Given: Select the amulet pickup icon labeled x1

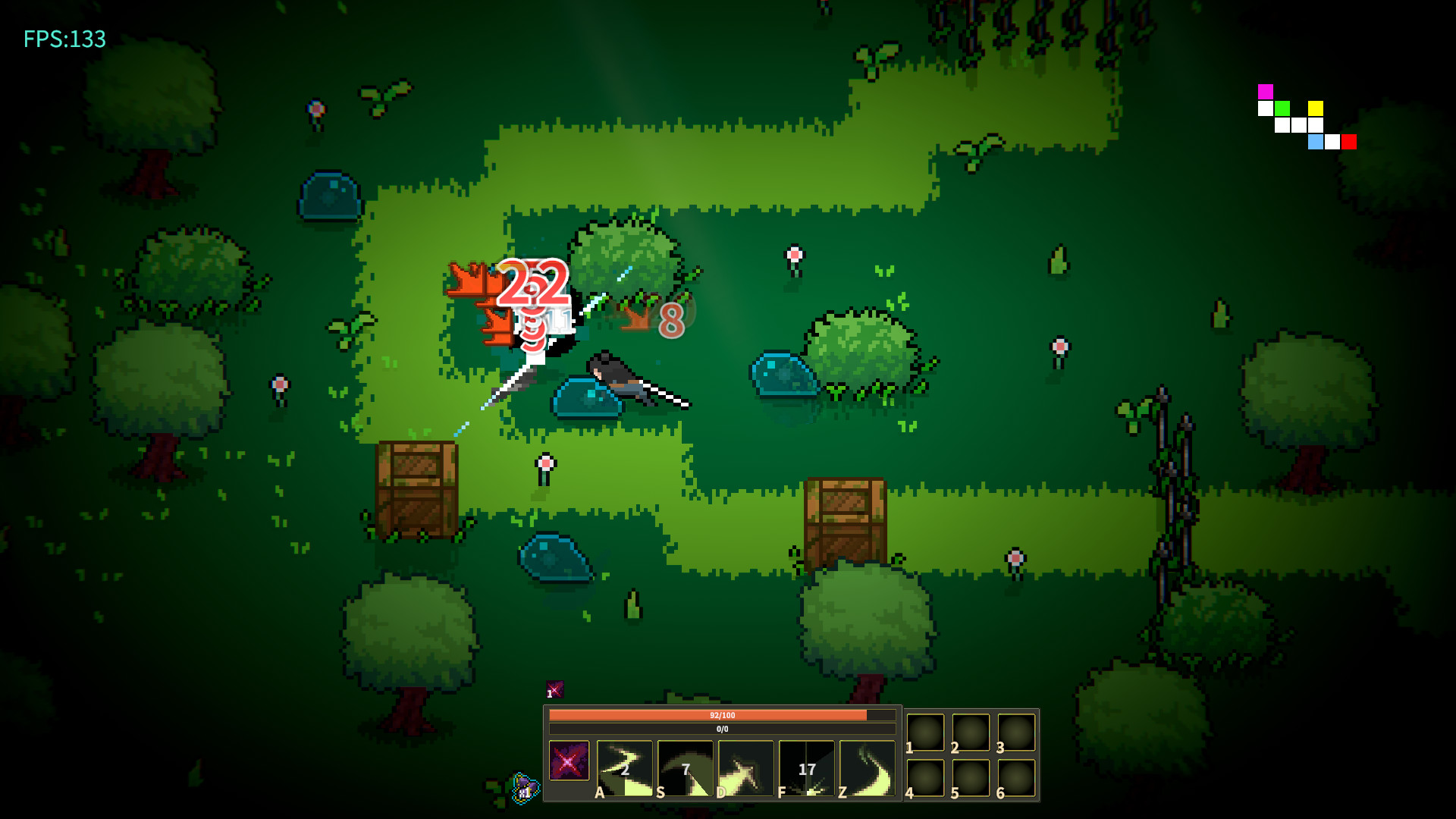Looking at the screenshot, I should (526, 789).
